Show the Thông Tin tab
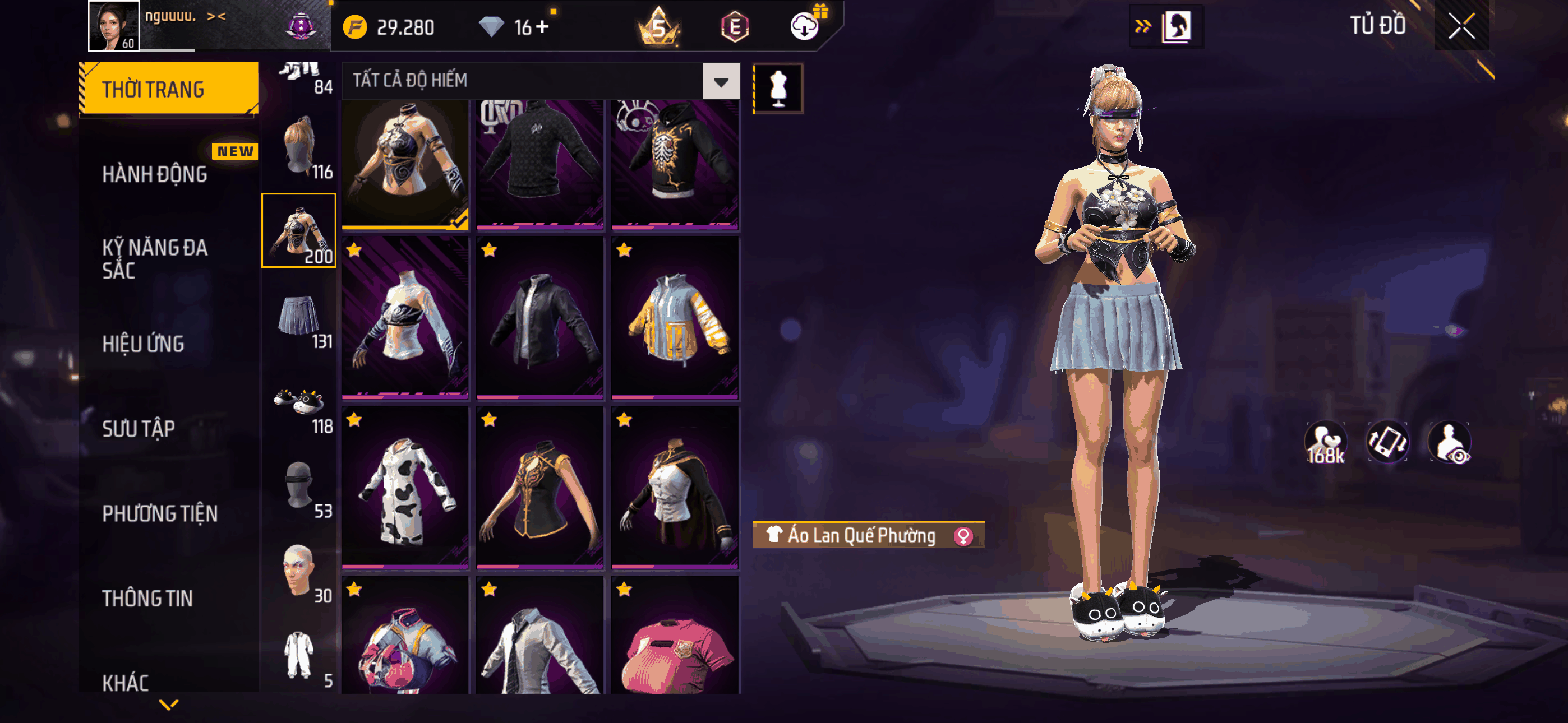This screenshot has width=1568, height=723. [x=147, y=598]
